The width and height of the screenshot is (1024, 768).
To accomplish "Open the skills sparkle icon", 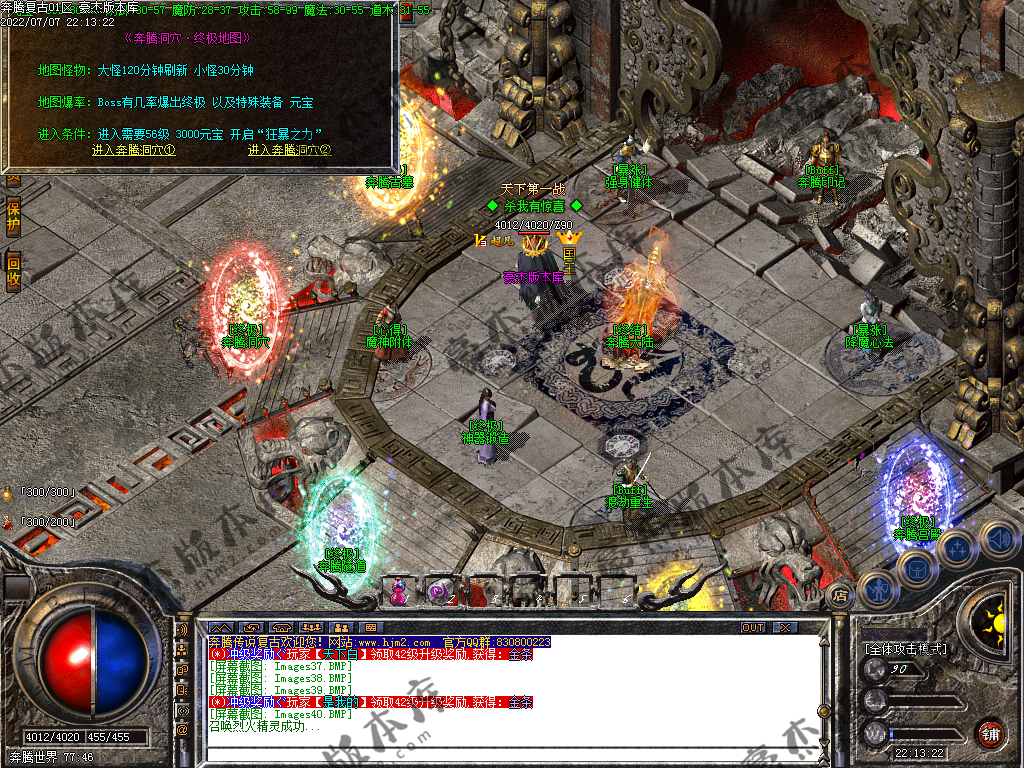I will click(958, 549).
